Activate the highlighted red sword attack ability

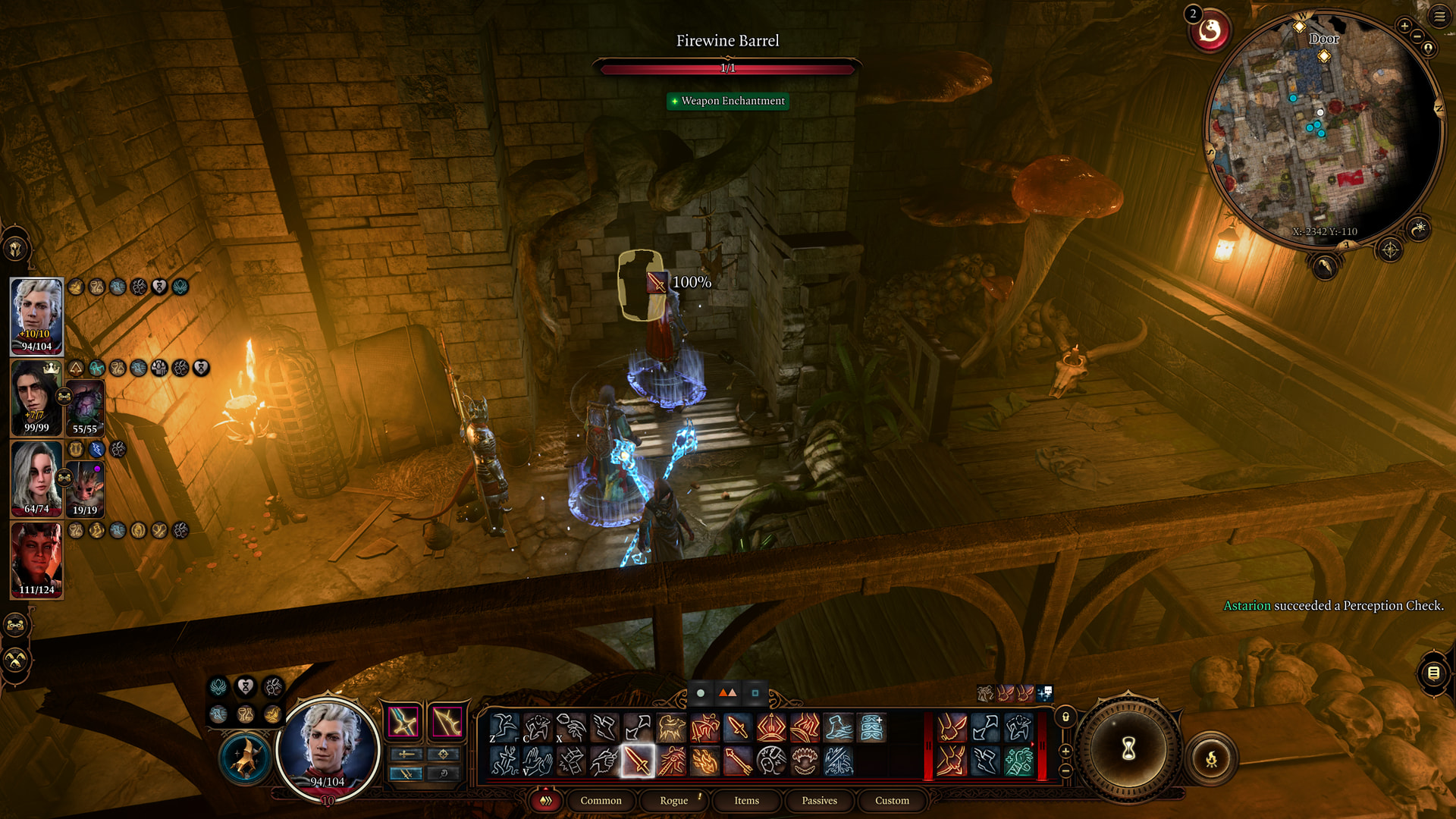(638, 761)
